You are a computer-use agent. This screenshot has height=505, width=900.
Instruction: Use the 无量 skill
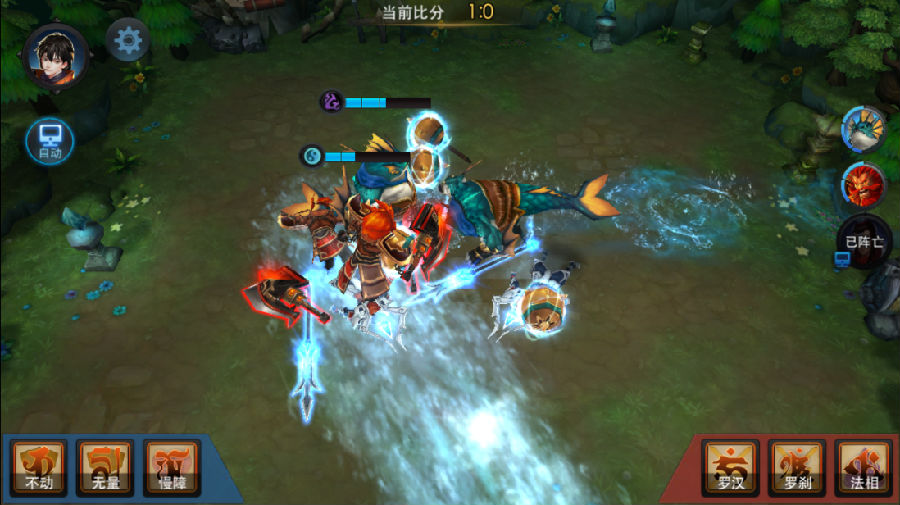(105, 467)
